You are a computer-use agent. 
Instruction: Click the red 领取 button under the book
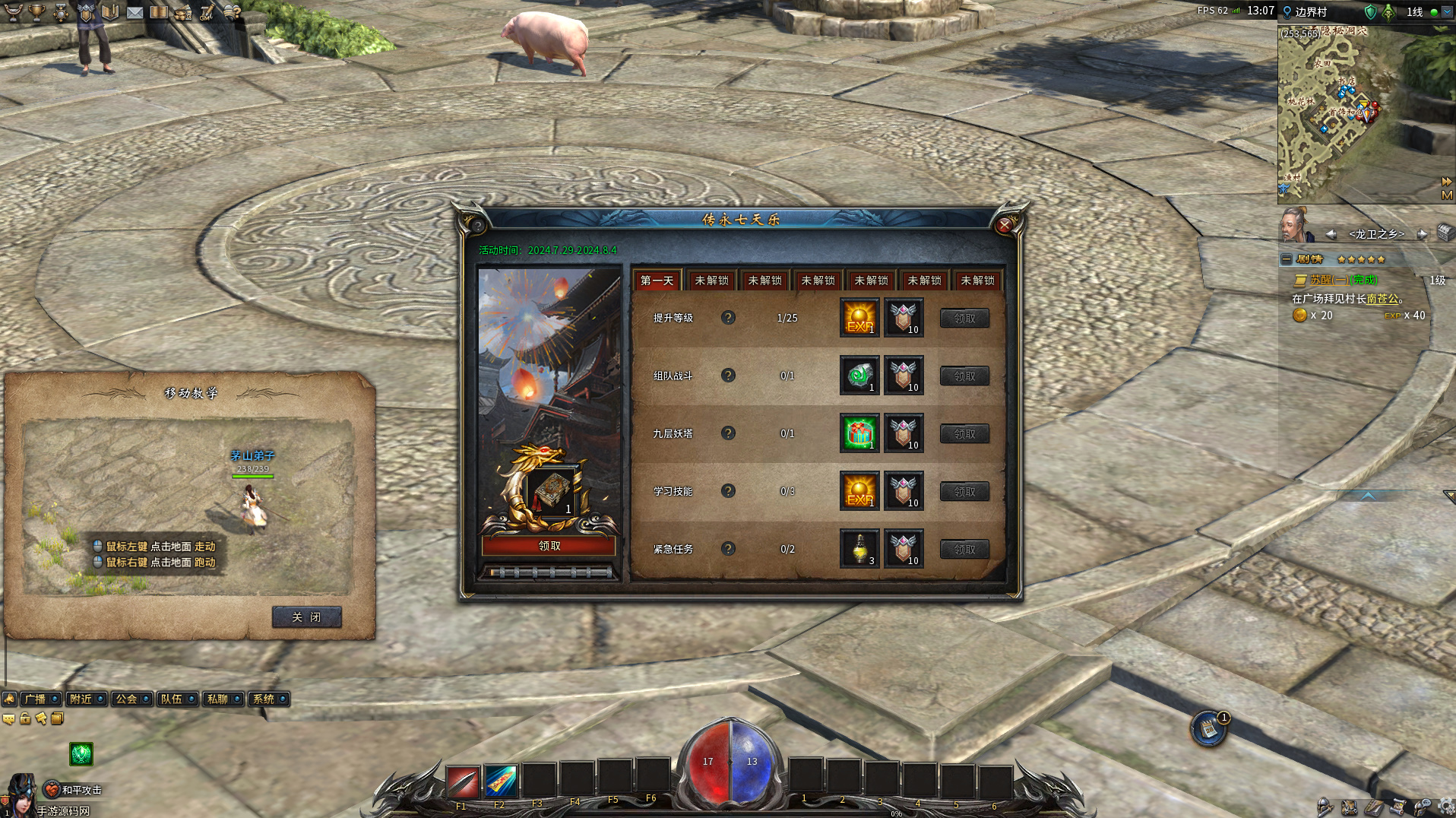[x=549, y=546]
